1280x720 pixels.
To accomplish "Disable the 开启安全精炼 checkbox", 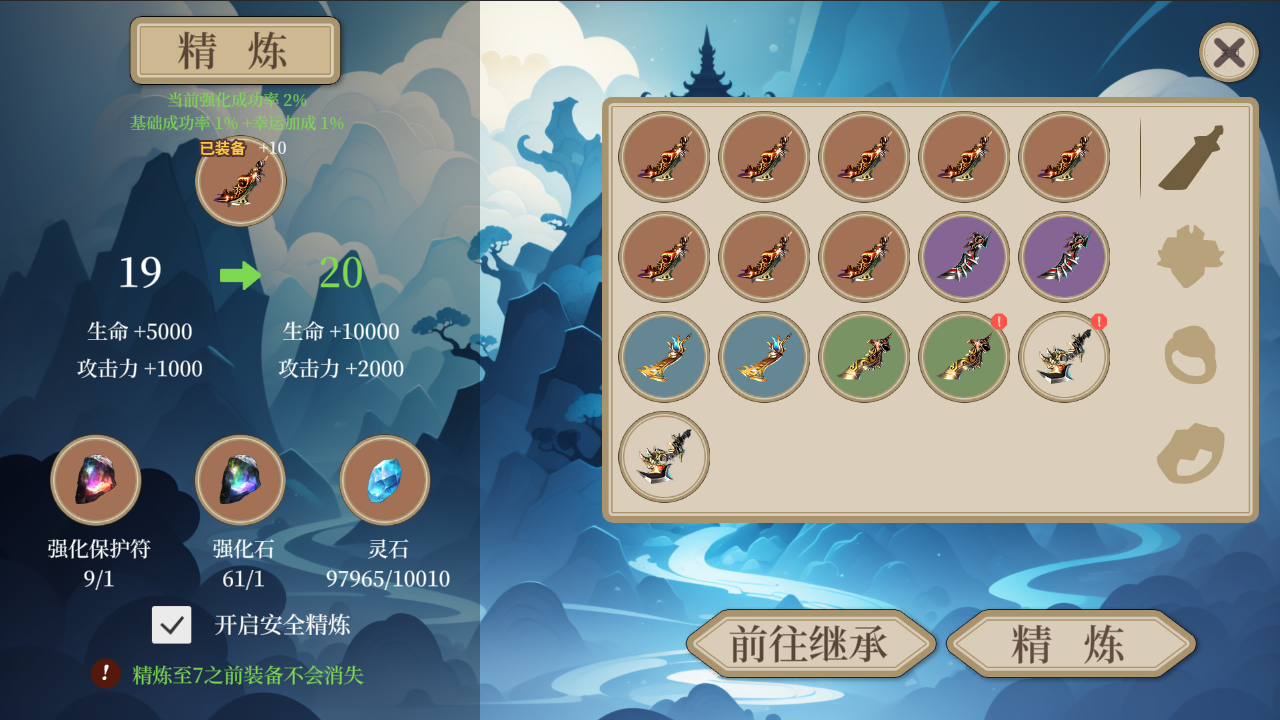I will tap(171, 625).
